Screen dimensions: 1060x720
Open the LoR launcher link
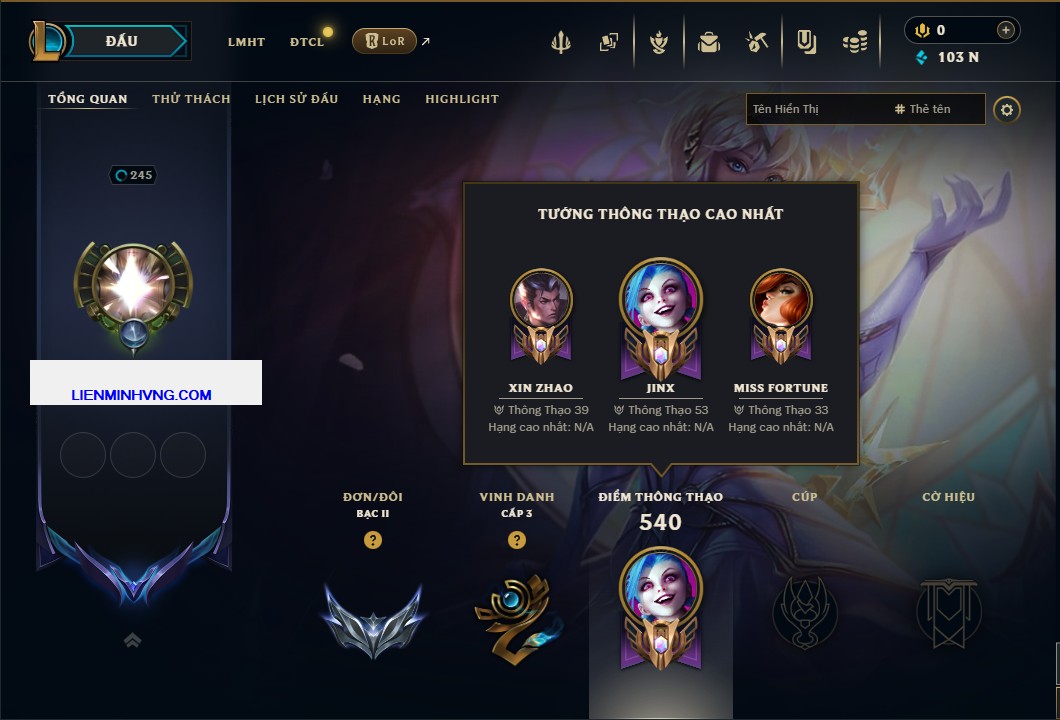[x=385, y=41]
